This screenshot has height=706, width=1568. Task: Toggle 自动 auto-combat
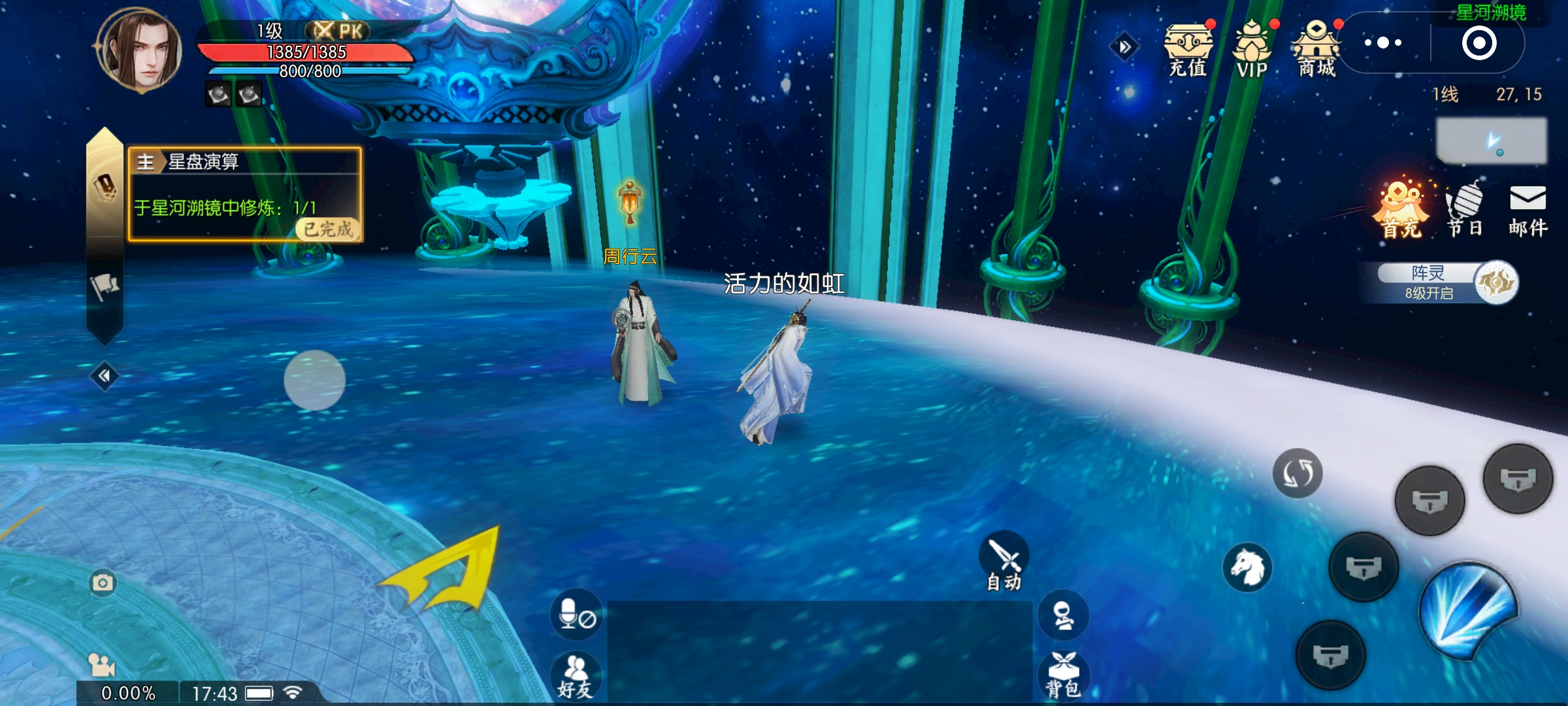[1004, 563]
